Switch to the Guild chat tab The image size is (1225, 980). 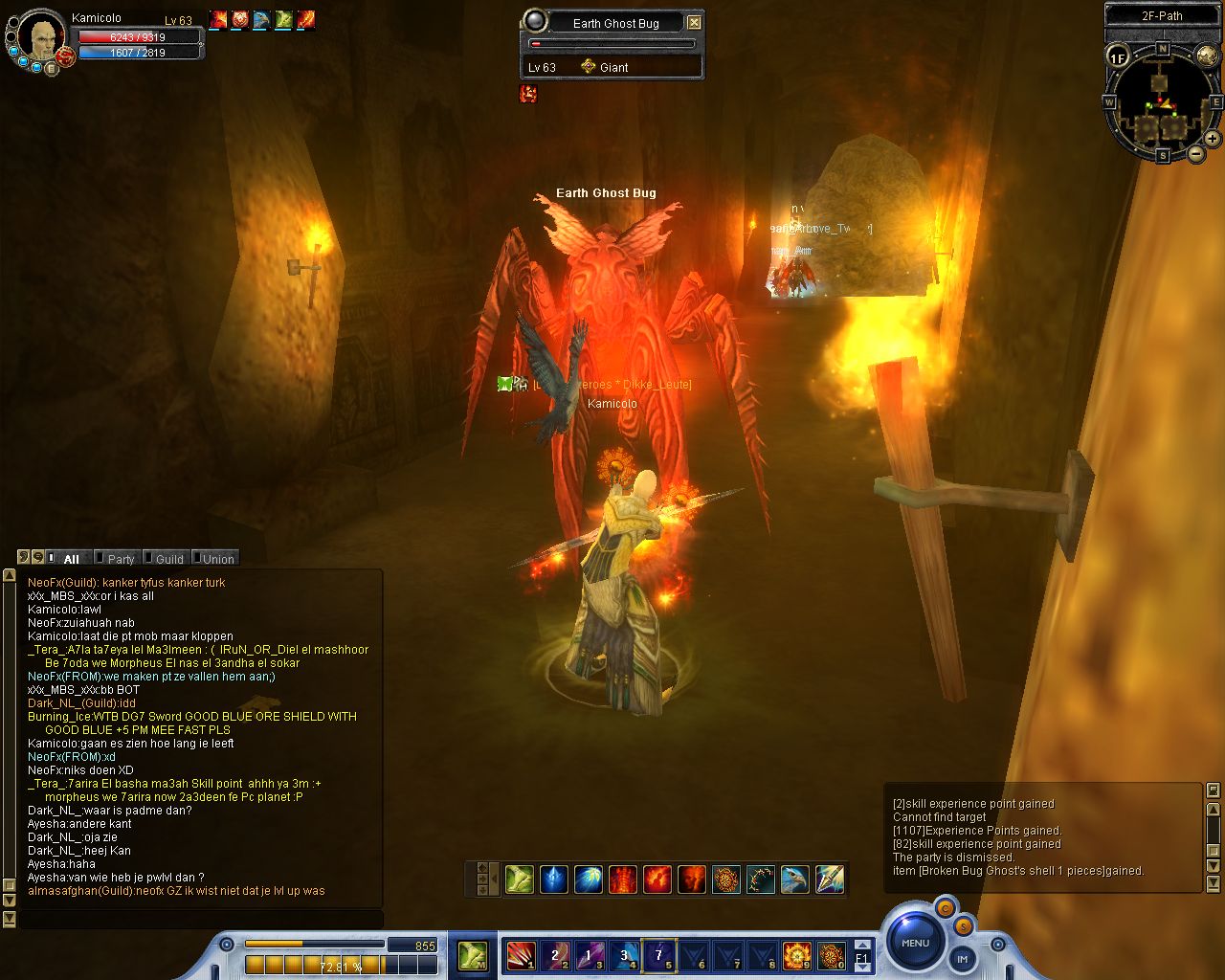(x=168, y=559)
